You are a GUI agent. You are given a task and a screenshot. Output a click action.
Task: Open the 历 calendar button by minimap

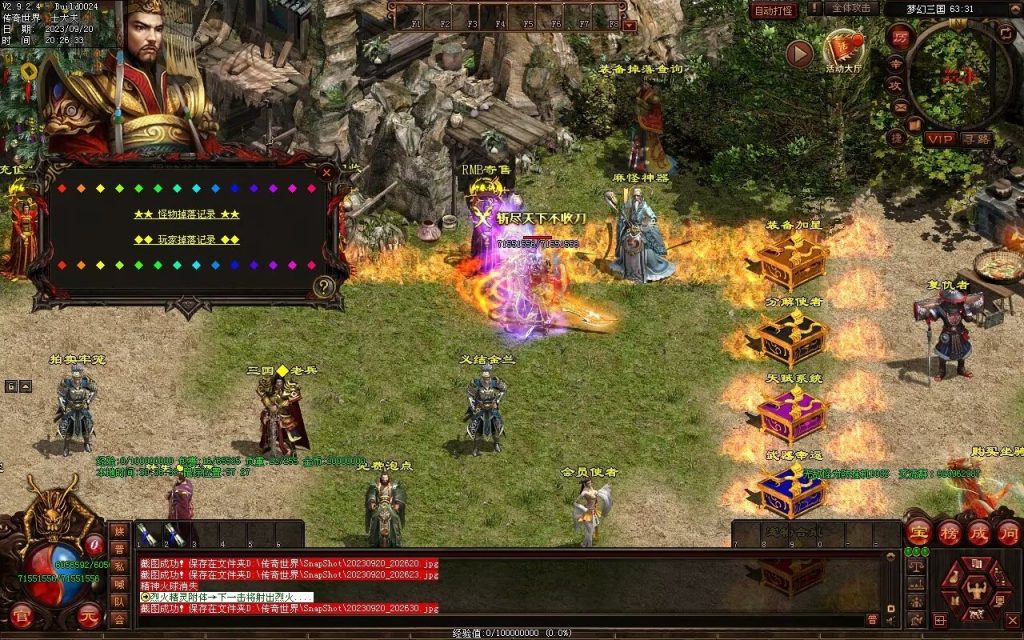(900, 35)
